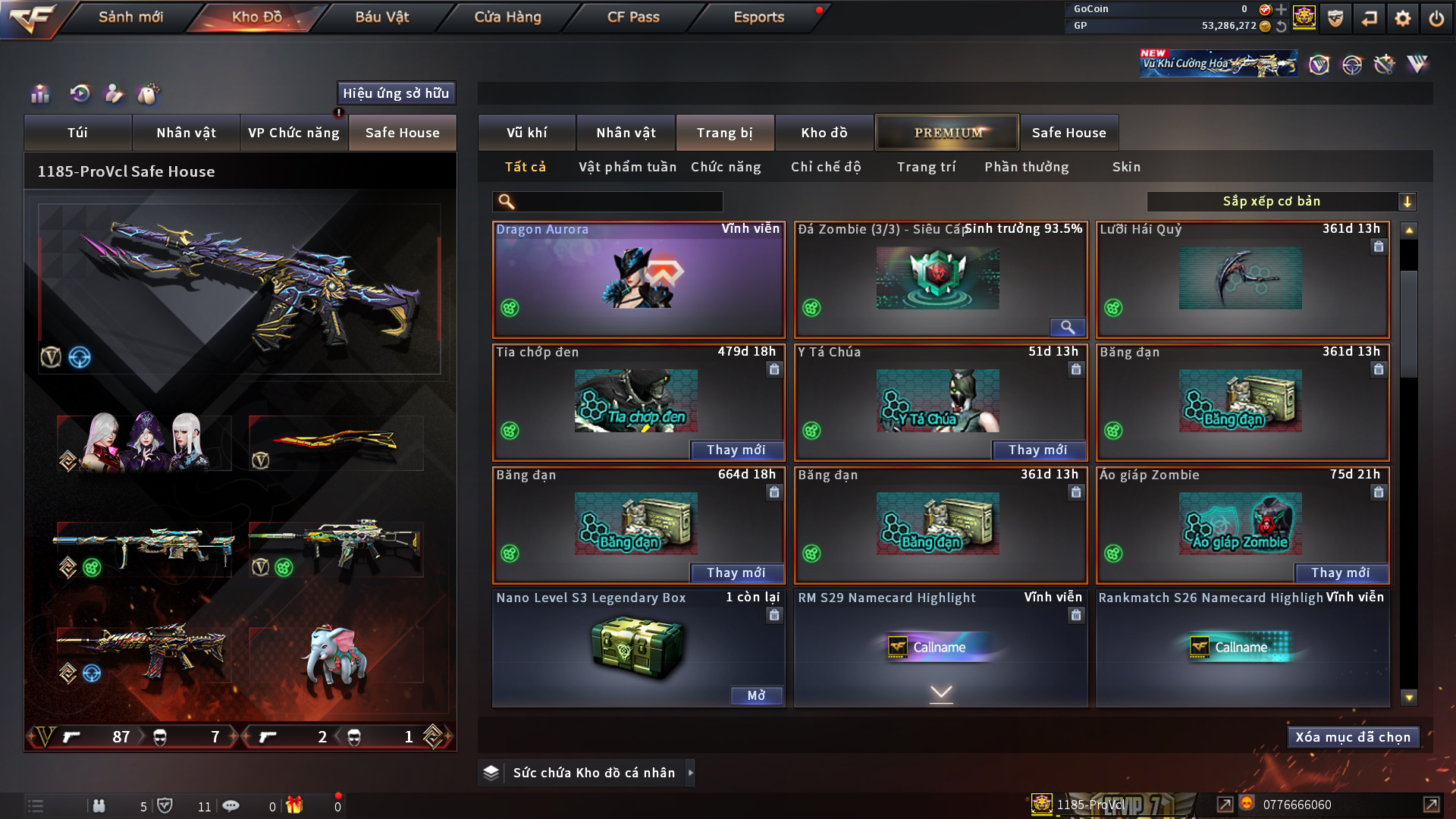This screenshot has width=1456, height=819.
Task: Open the Sắp xếp cơ bản dropdown
Action: [x=1281, y=202]
